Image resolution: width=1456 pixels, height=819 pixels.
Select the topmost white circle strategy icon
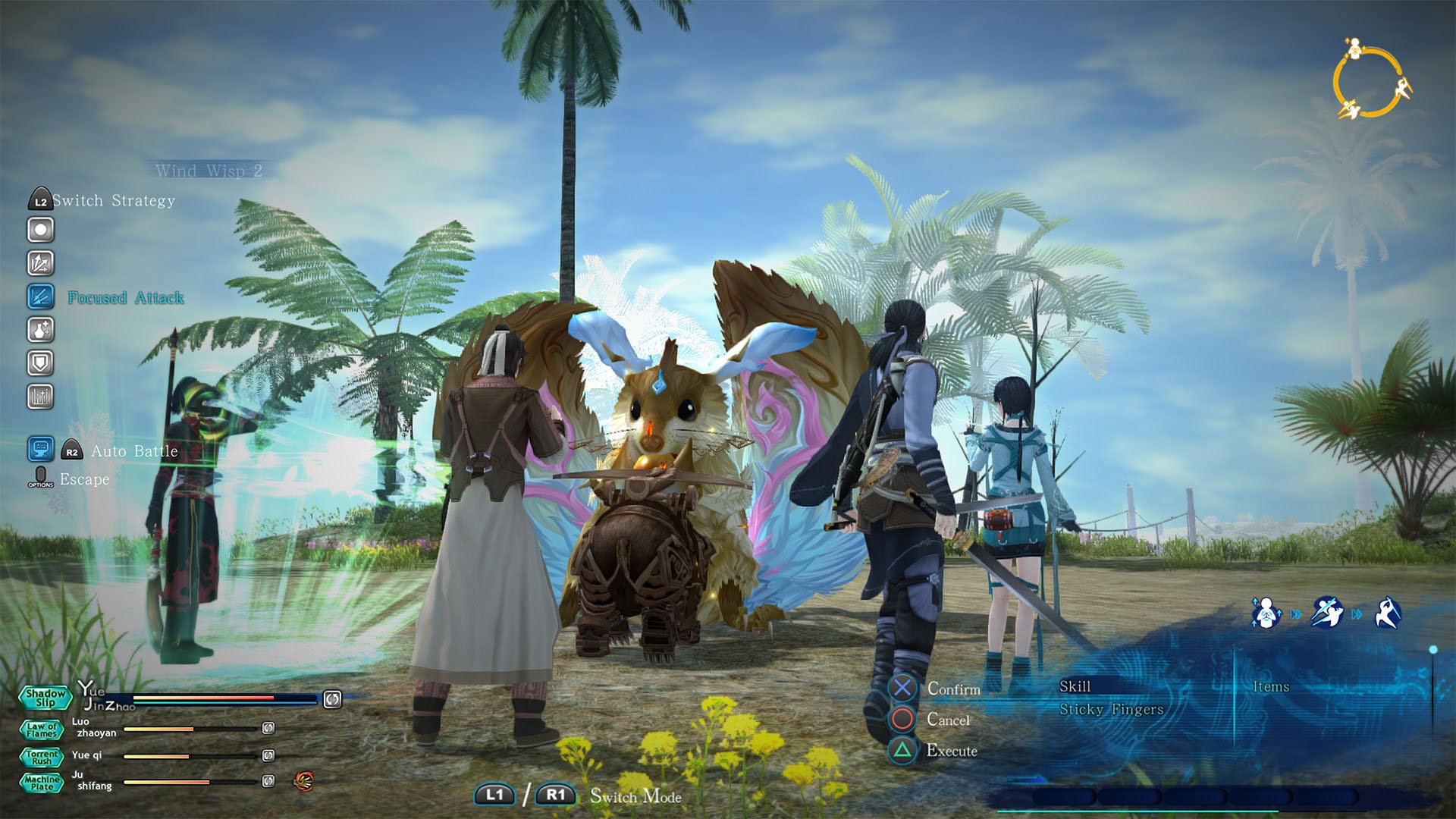click(x=39, y=229)
